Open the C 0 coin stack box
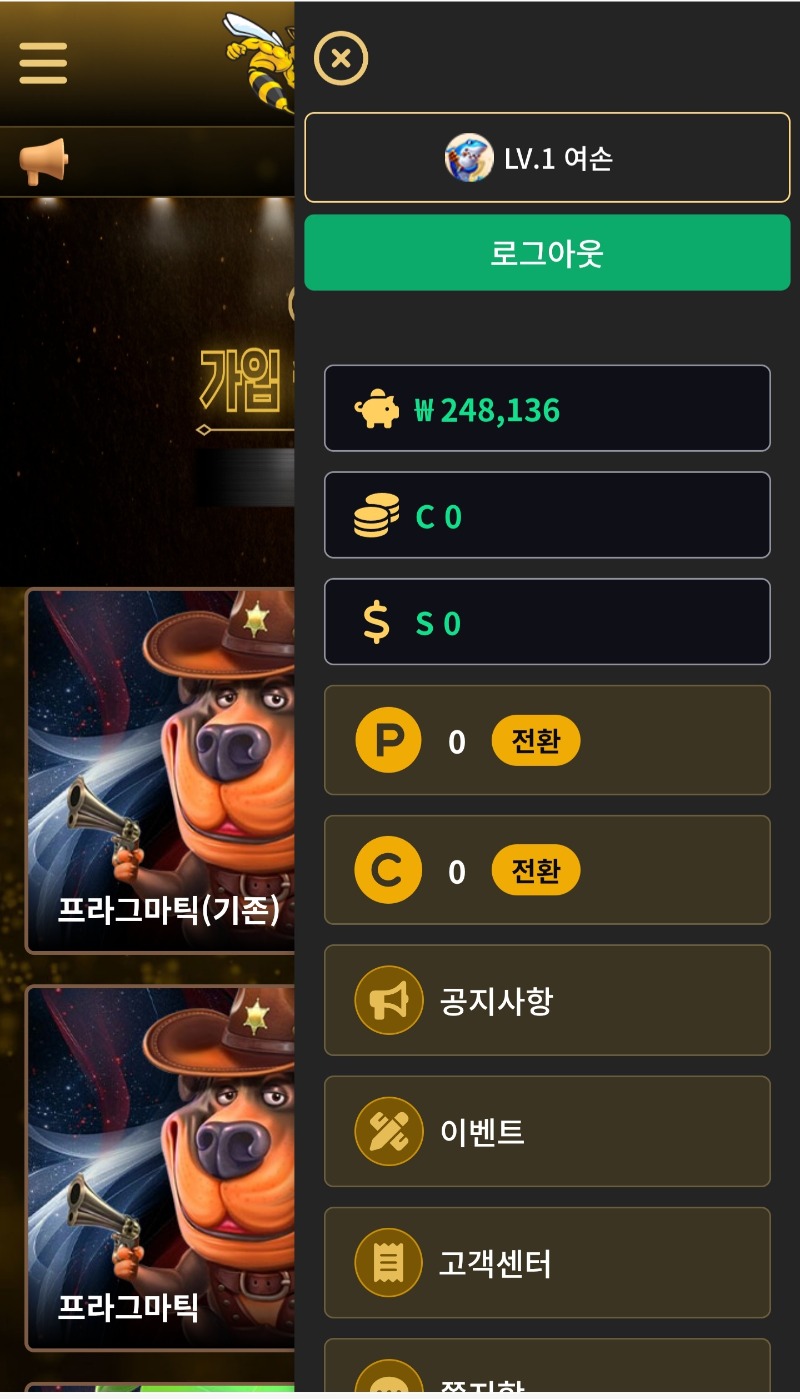 547,516
